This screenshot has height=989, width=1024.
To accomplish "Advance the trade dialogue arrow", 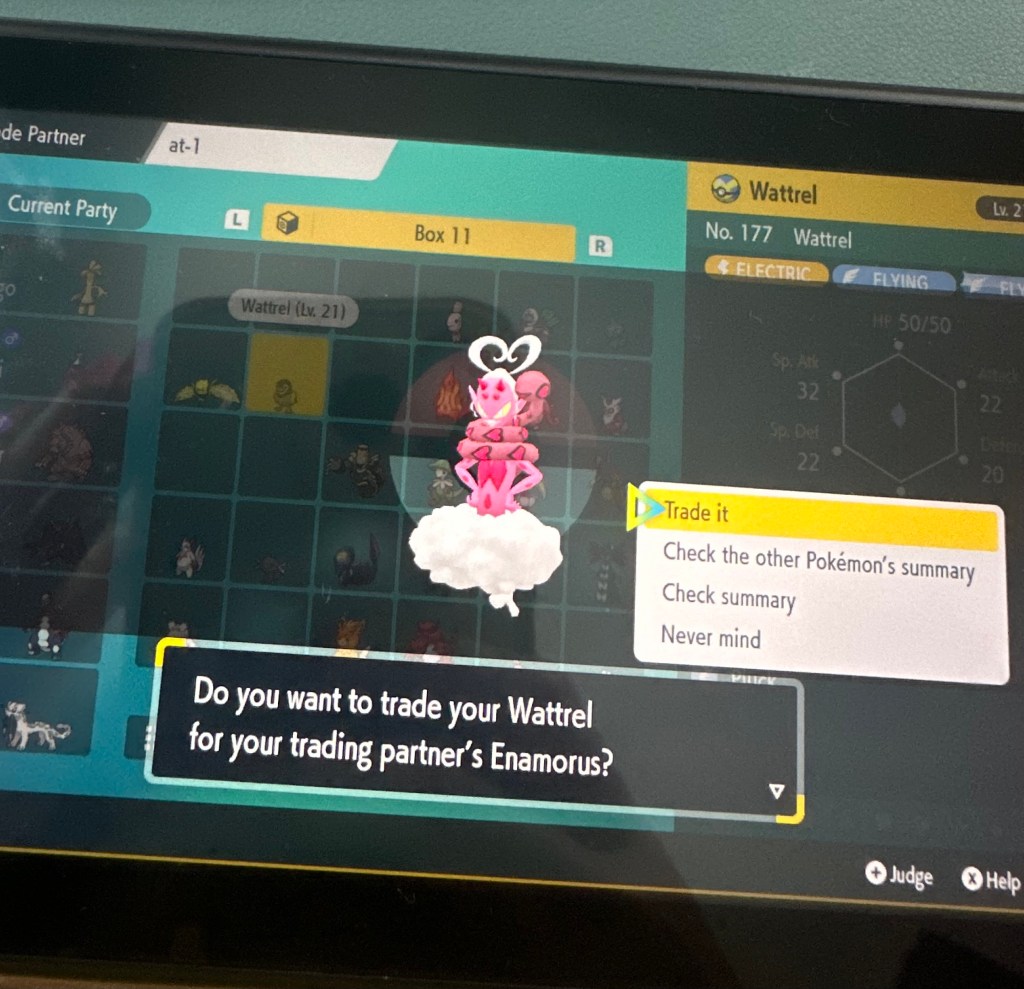I will [x=776, y=791].
